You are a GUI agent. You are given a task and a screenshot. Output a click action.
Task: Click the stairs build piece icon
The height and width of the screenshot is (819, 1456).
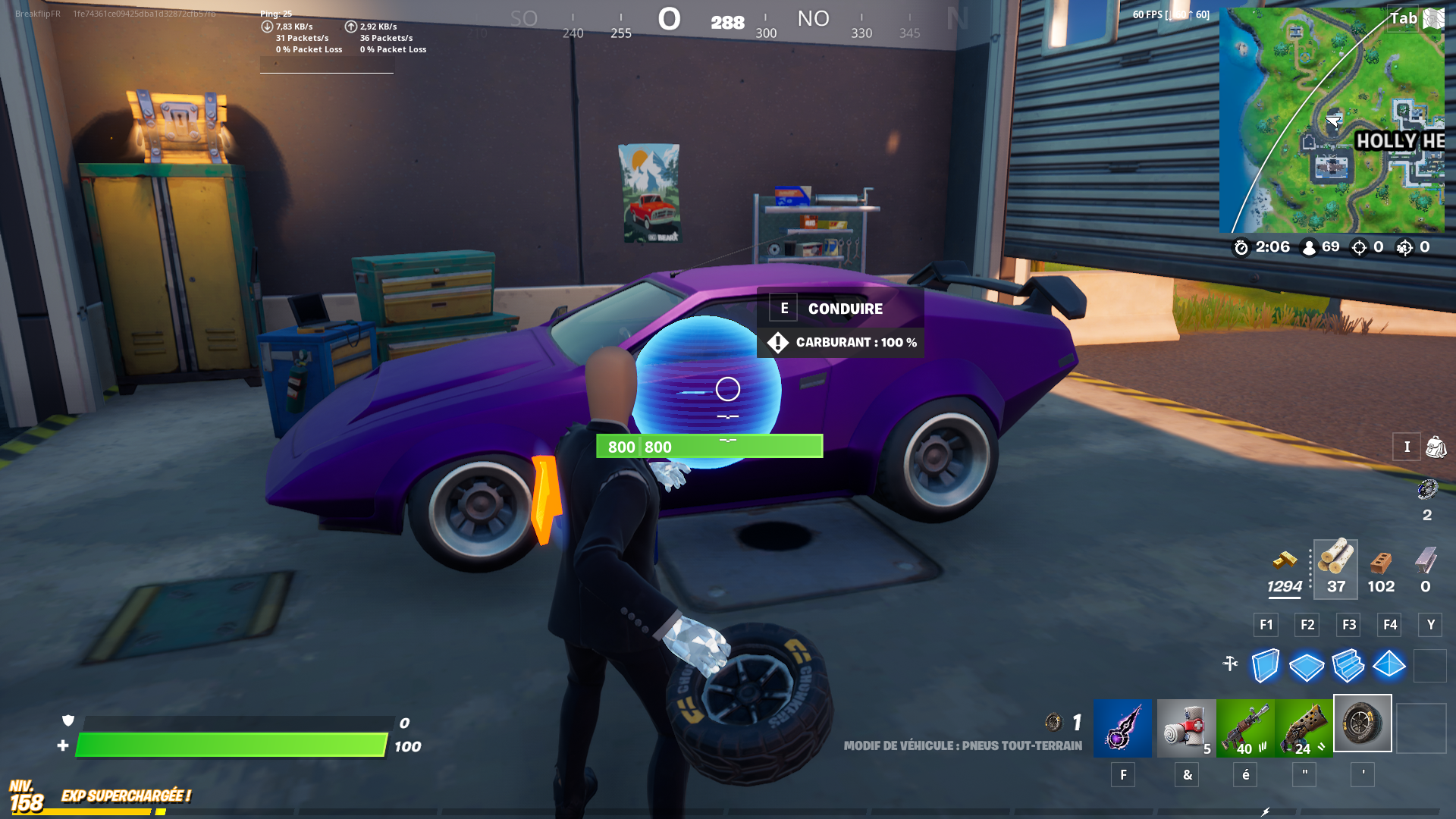tap(1348, 666)
